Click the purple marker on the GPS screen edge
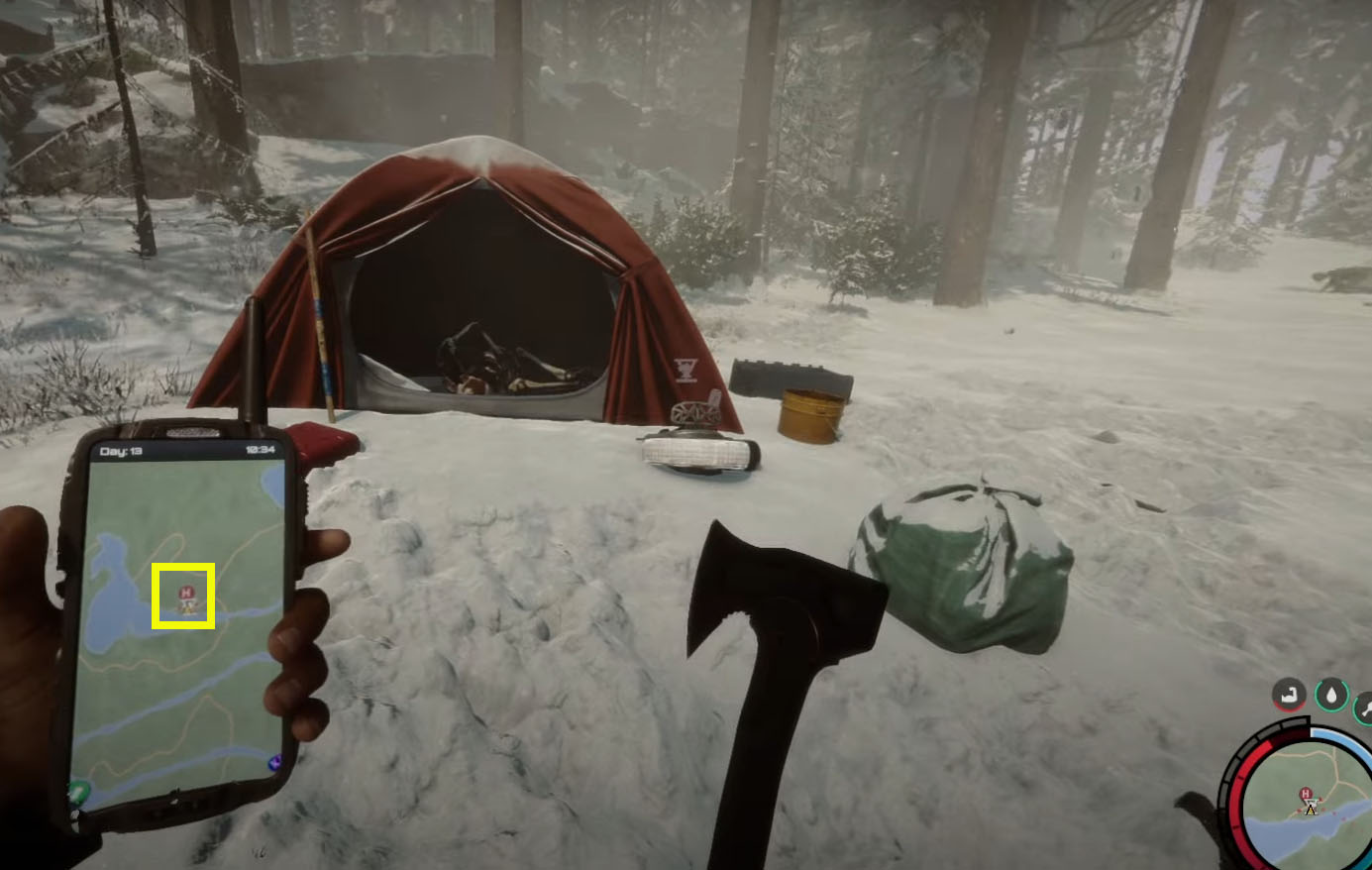1372x870 pixels. point(274,759)
